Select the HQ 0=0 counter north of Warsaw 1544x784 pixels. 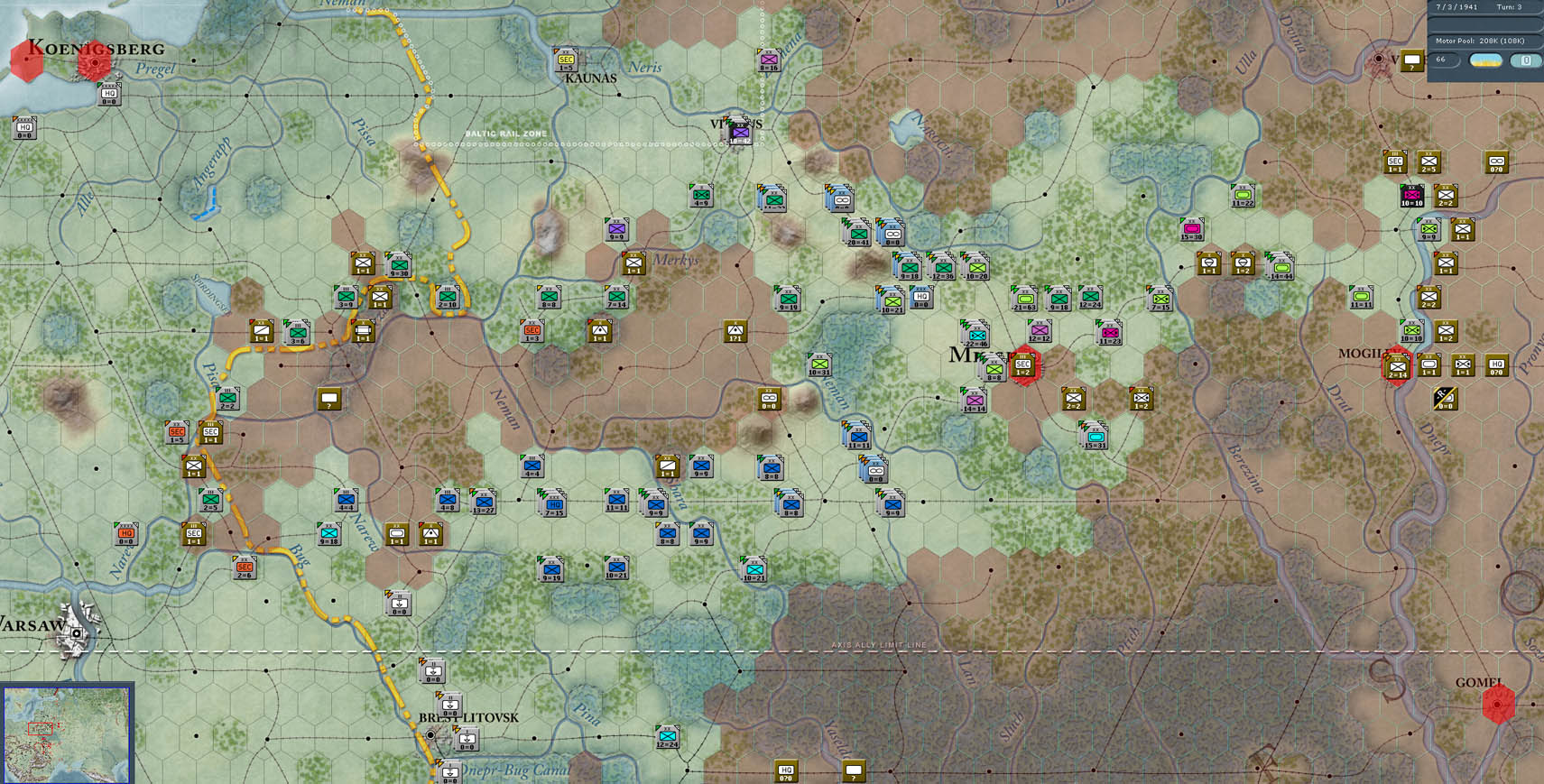point(126,533)
